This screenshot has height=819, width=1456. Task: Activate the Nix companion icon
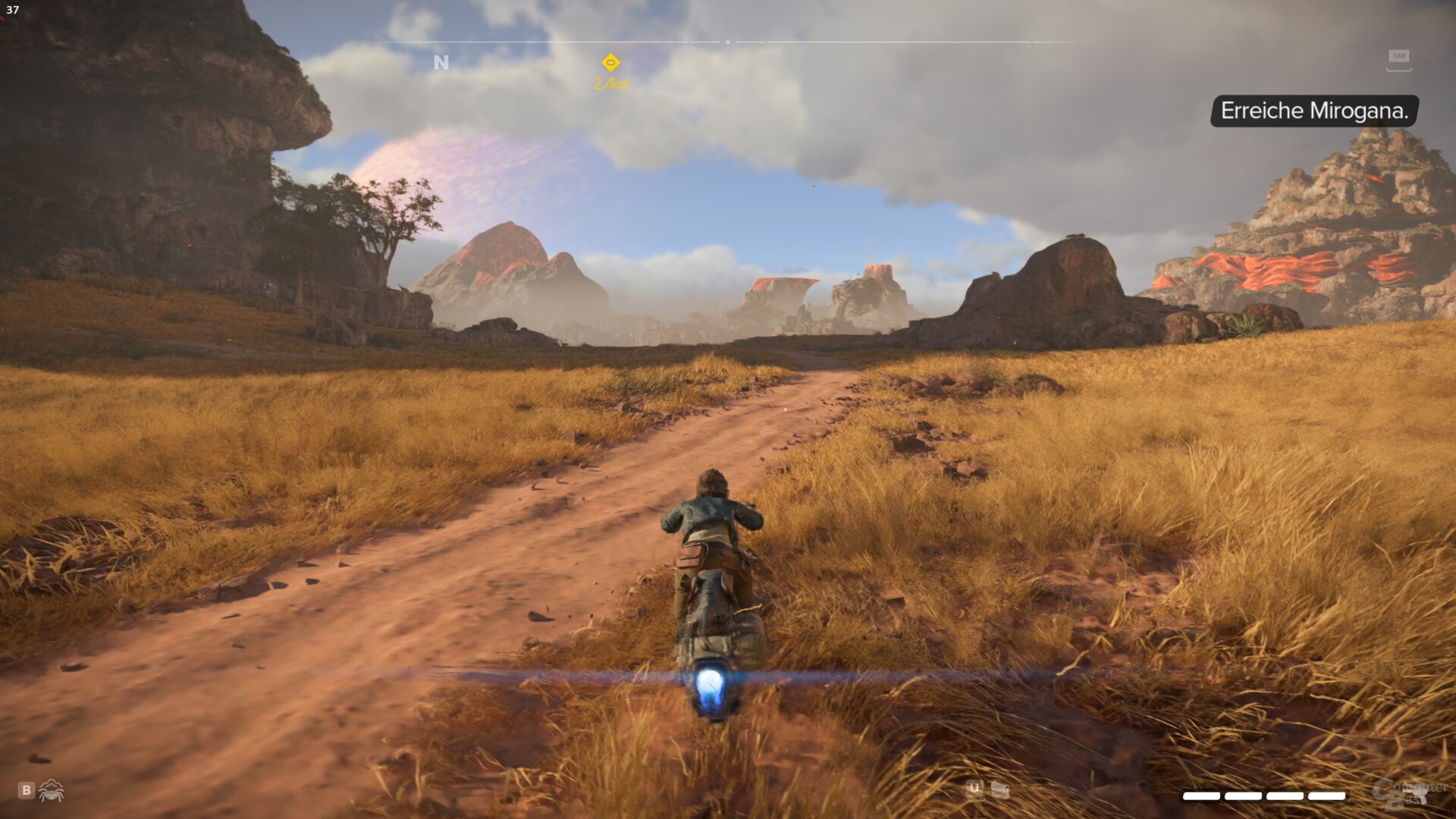52,791
